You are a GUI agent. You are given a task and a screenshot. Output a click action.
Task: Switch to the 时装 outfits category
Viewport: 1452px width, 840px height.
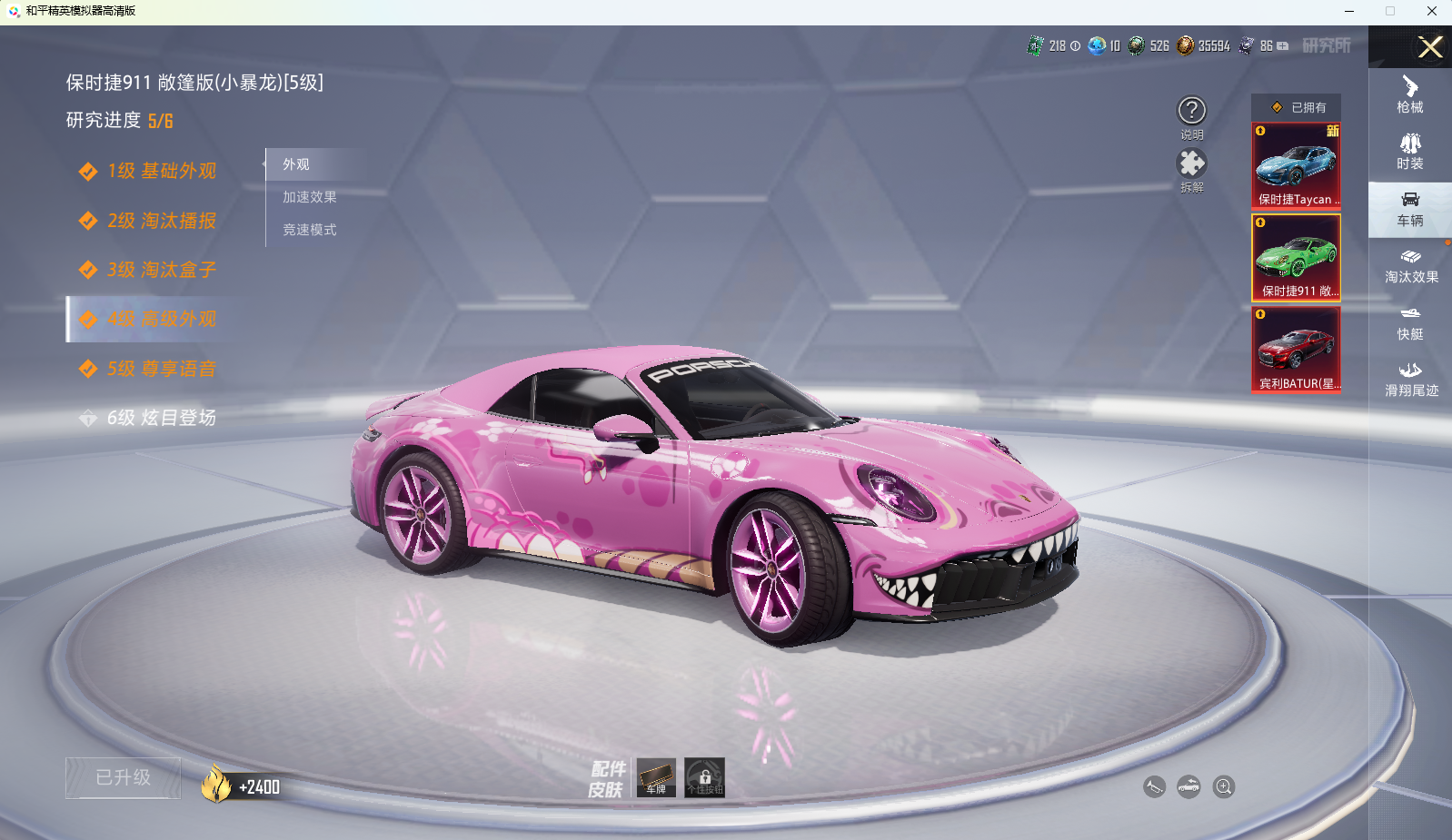[1410, 152]
